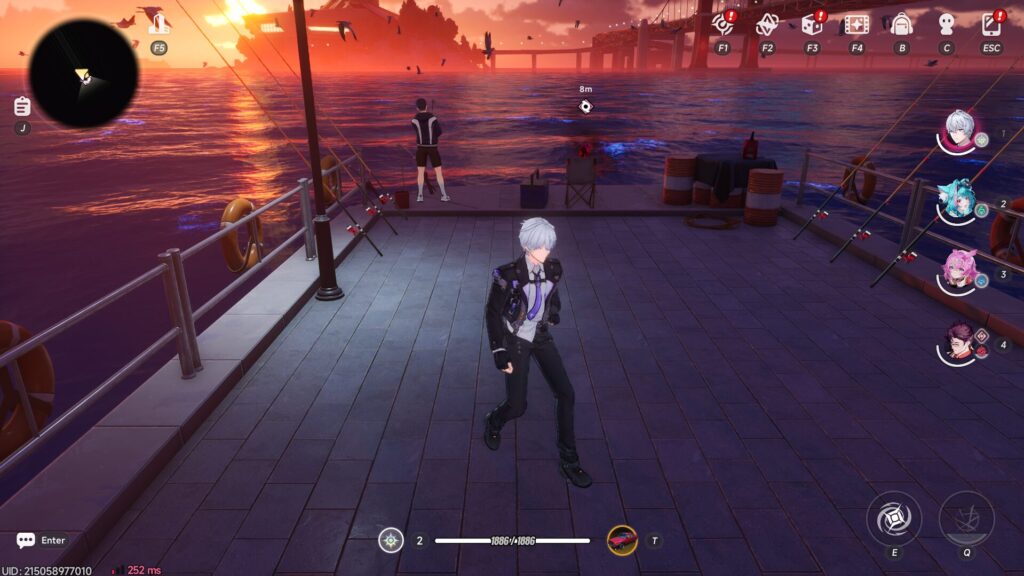1024x576 pixels.
Task: Switch to the silver-haired party member
Action: (x=959, y=131)
